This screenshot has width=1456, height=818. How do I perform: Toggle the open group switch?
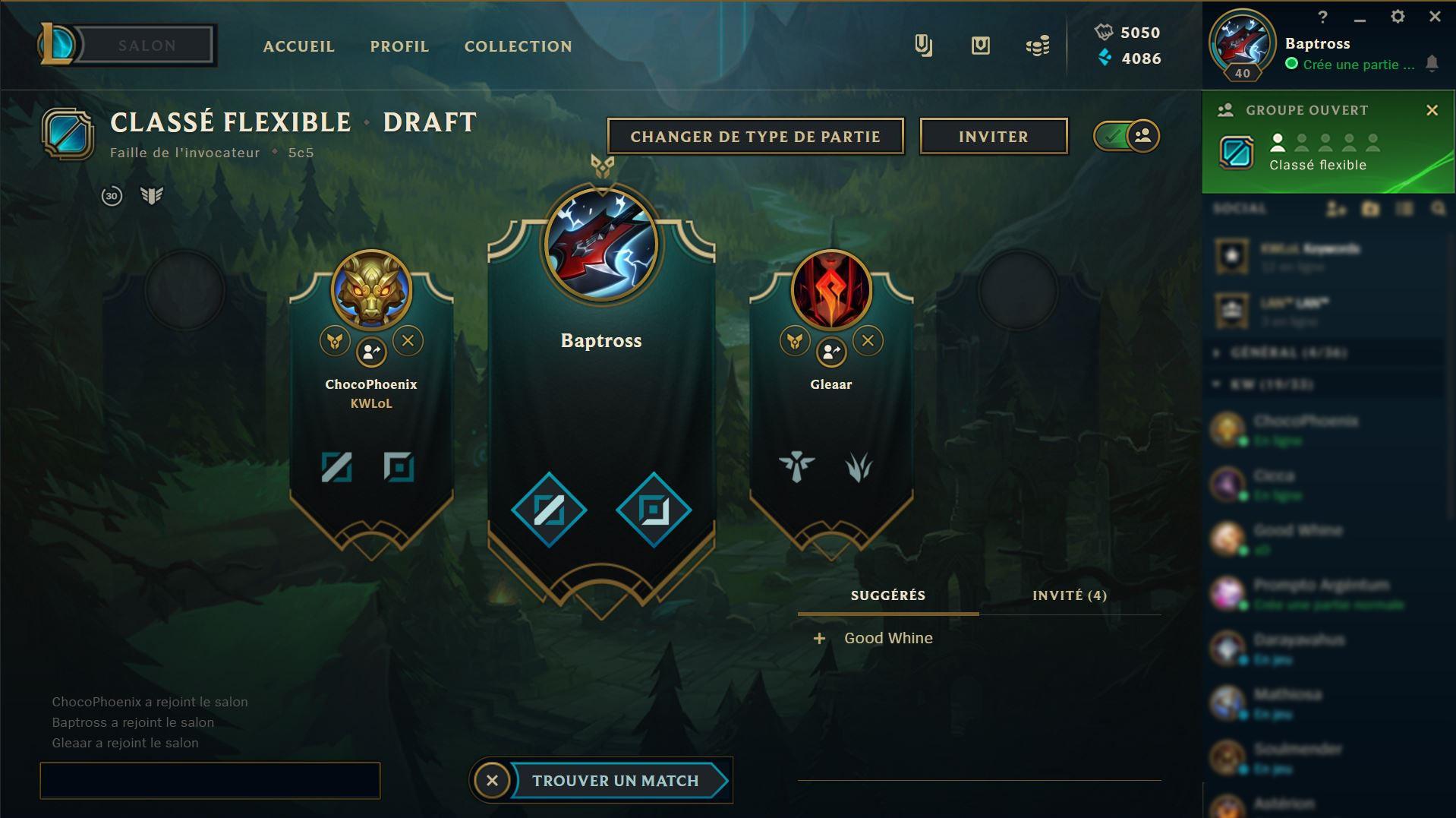1127,137
